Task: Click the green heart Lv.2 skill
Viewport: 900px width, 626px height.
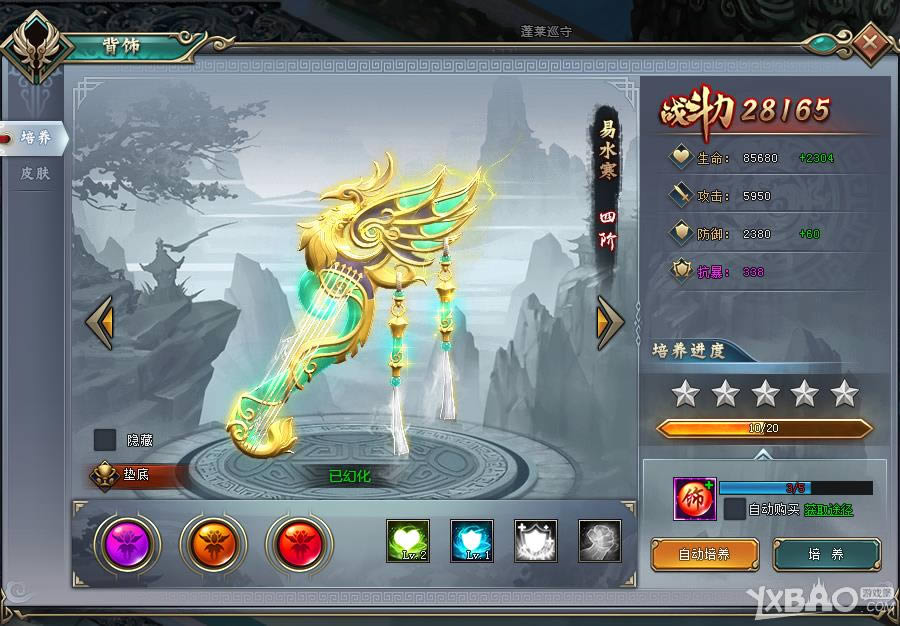Action: [x=408, y=541]
